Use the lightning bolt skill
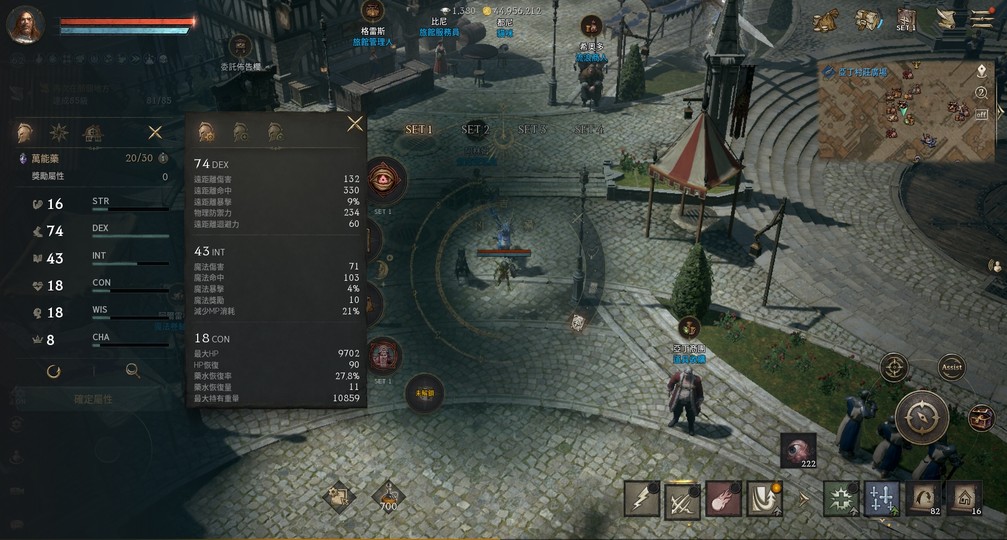This screenshot has width=1007, height=540. coord(641,498)
